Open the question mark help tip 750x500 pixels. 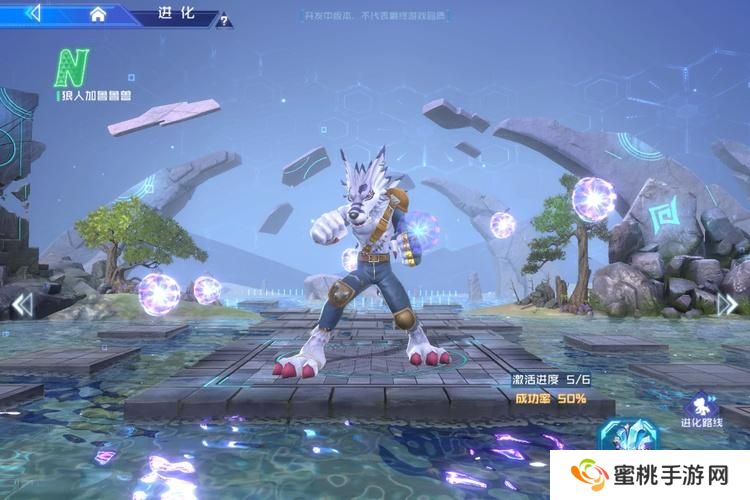point(224,19)
